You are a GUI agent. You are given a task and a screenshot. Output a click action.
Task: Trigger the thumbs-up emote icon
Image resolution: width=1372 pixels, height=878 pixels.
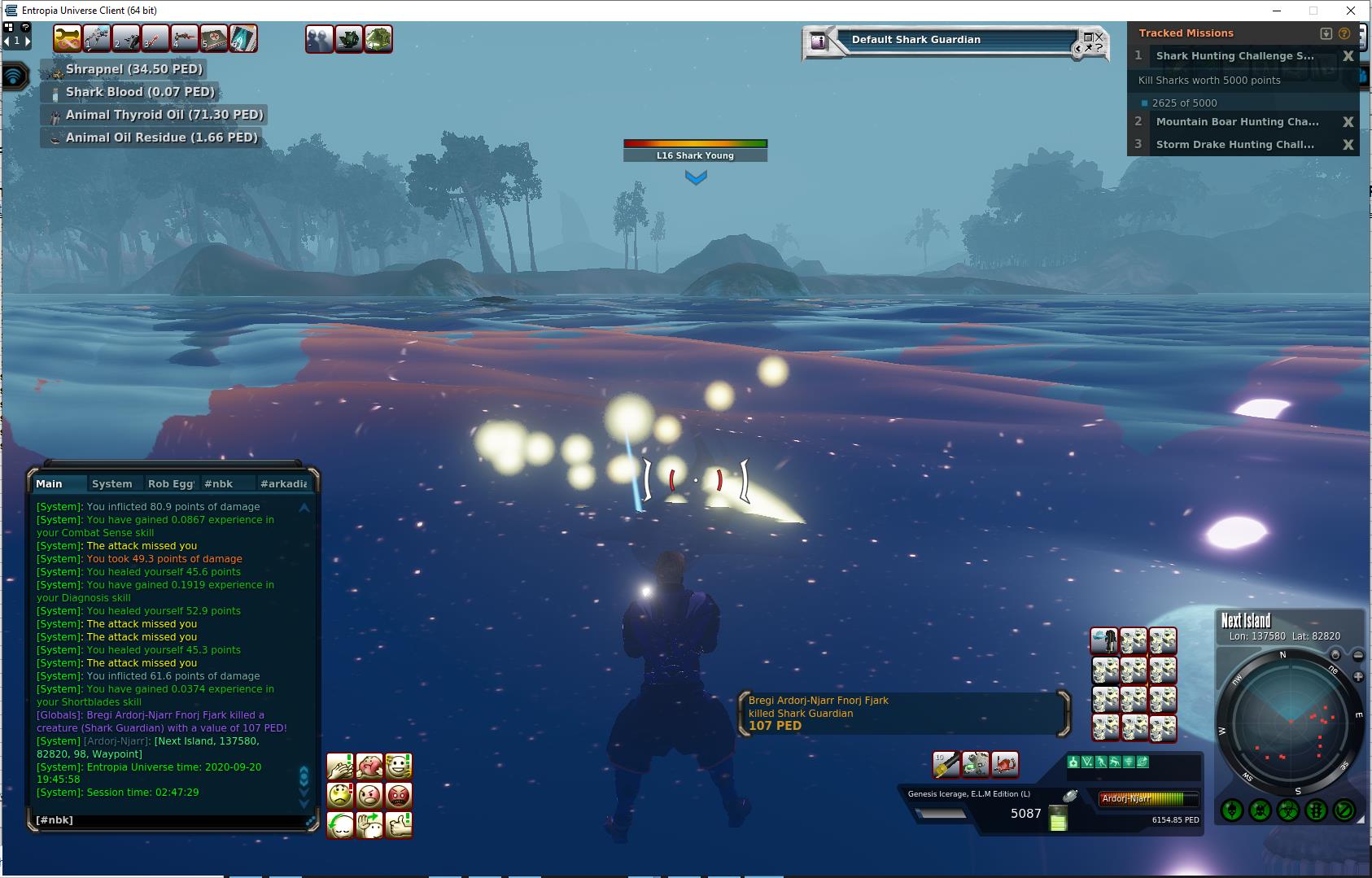pos(399,825)
